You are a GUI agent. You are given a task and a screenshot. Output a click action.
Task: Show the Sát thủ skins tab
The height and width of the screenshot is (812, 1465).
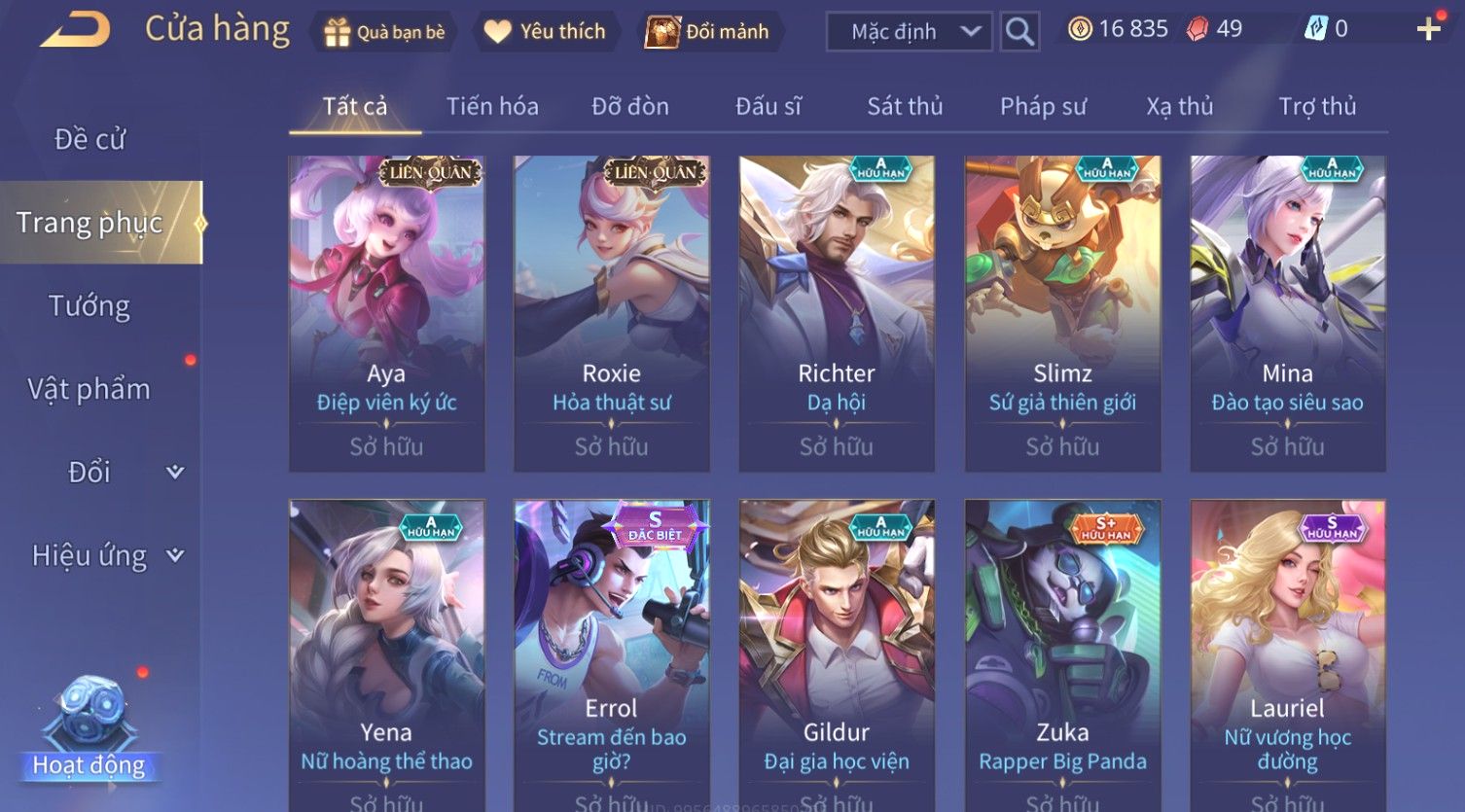(905, 106)
